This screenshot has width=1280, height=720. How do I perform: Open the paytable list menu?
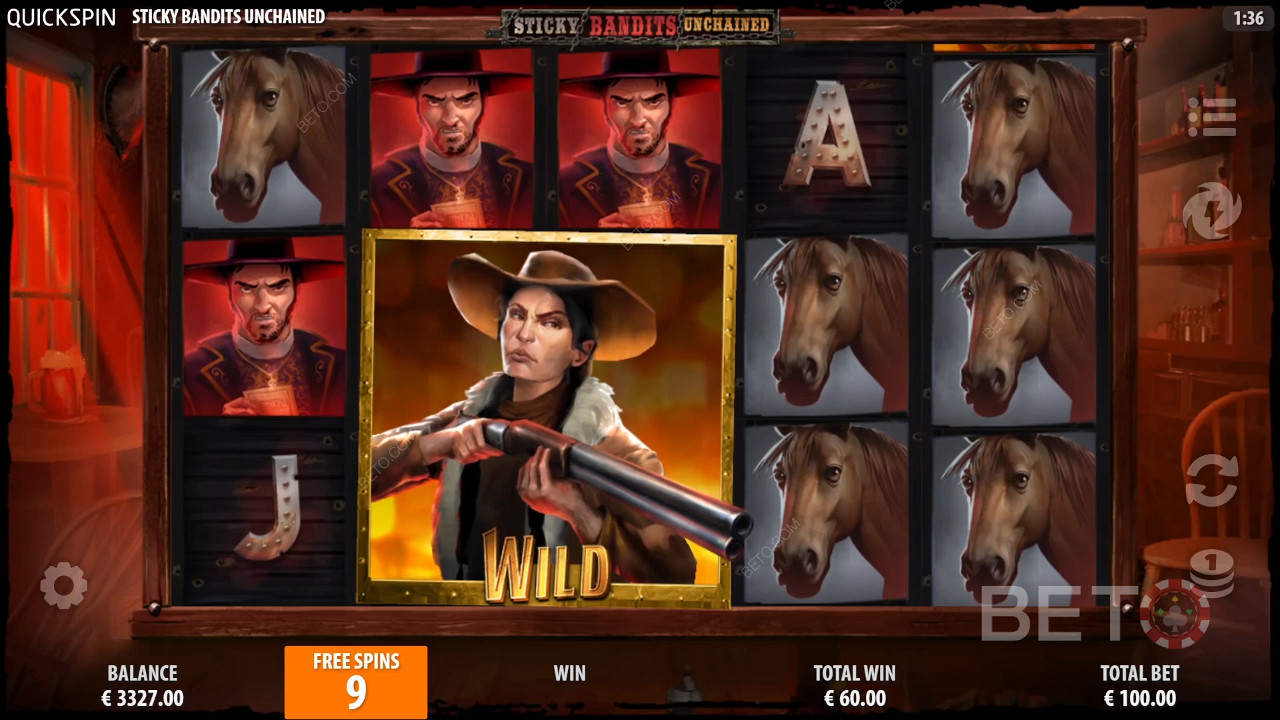(1212, 117)
